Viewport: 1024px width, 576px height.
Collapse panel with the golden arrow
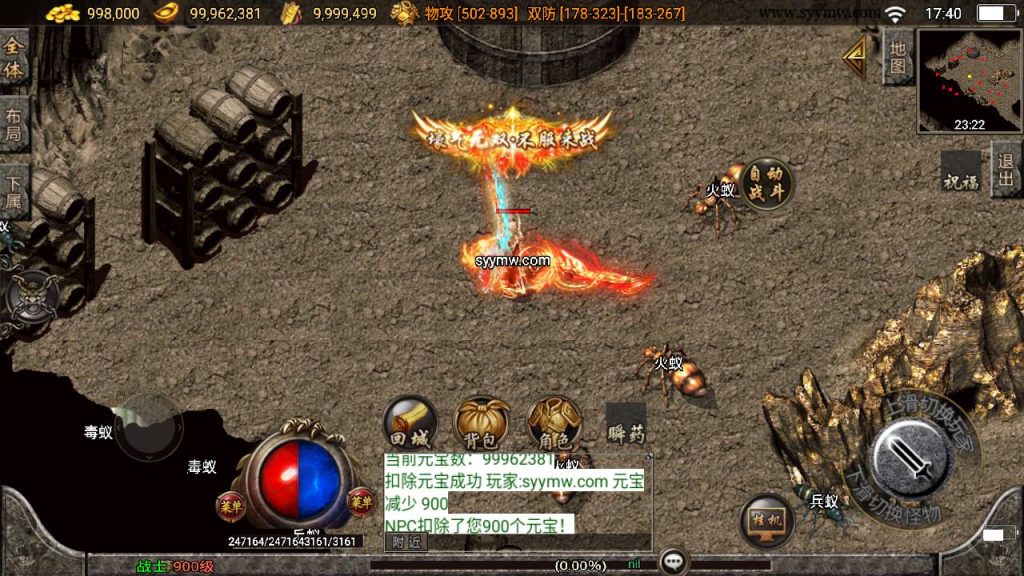pos(856,59)
